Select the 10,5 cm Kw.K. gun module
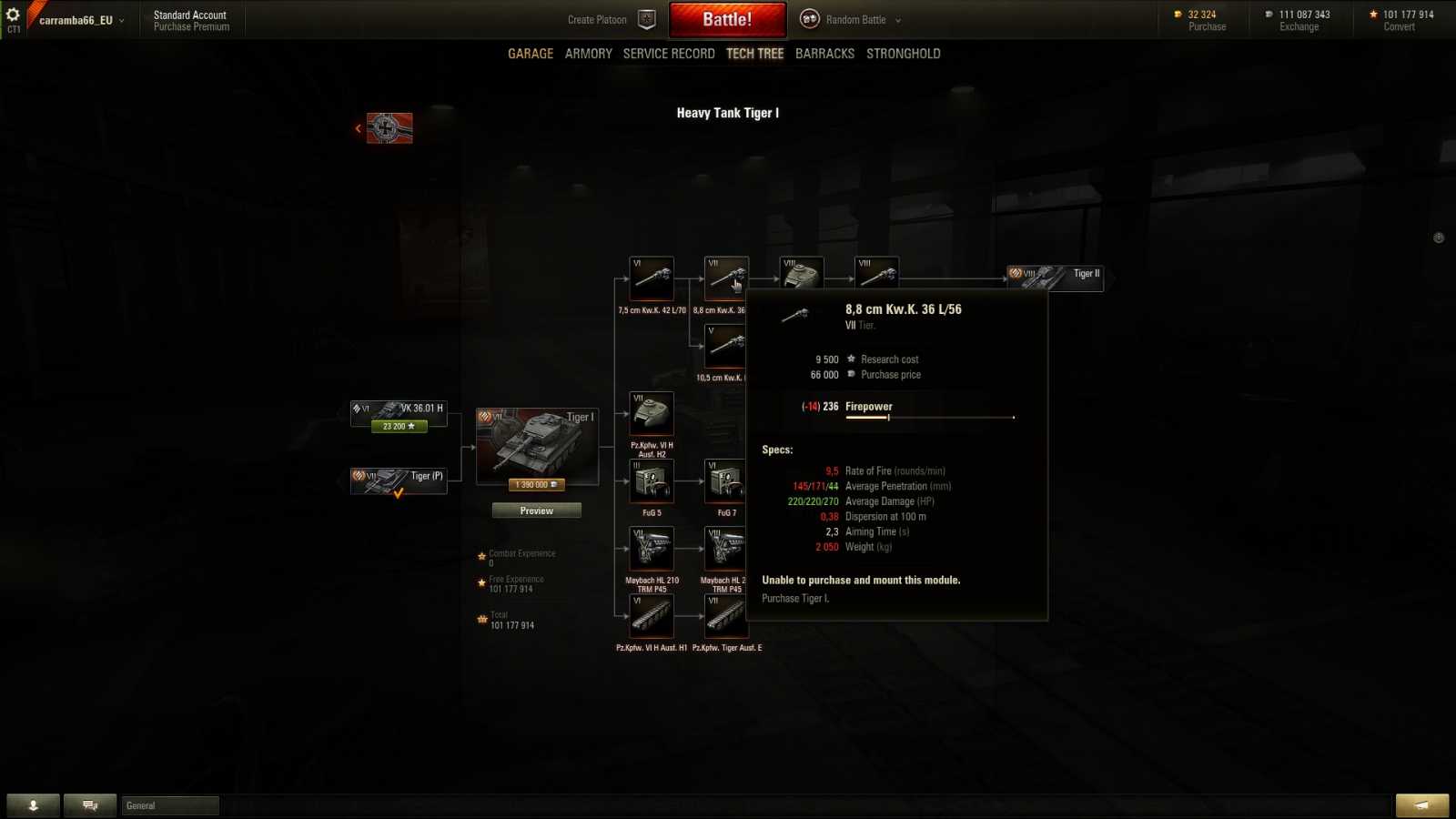Viewport: 1456px width, 819px height. pos(725,346)
